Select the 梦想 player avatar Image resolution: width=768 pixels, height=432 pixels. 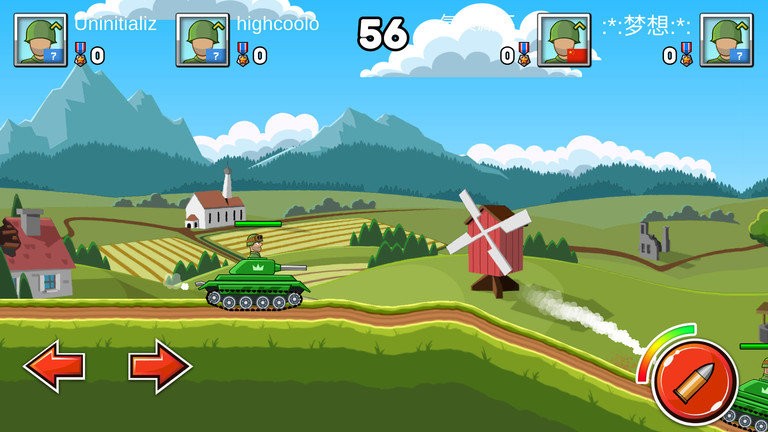click(726, 40)
